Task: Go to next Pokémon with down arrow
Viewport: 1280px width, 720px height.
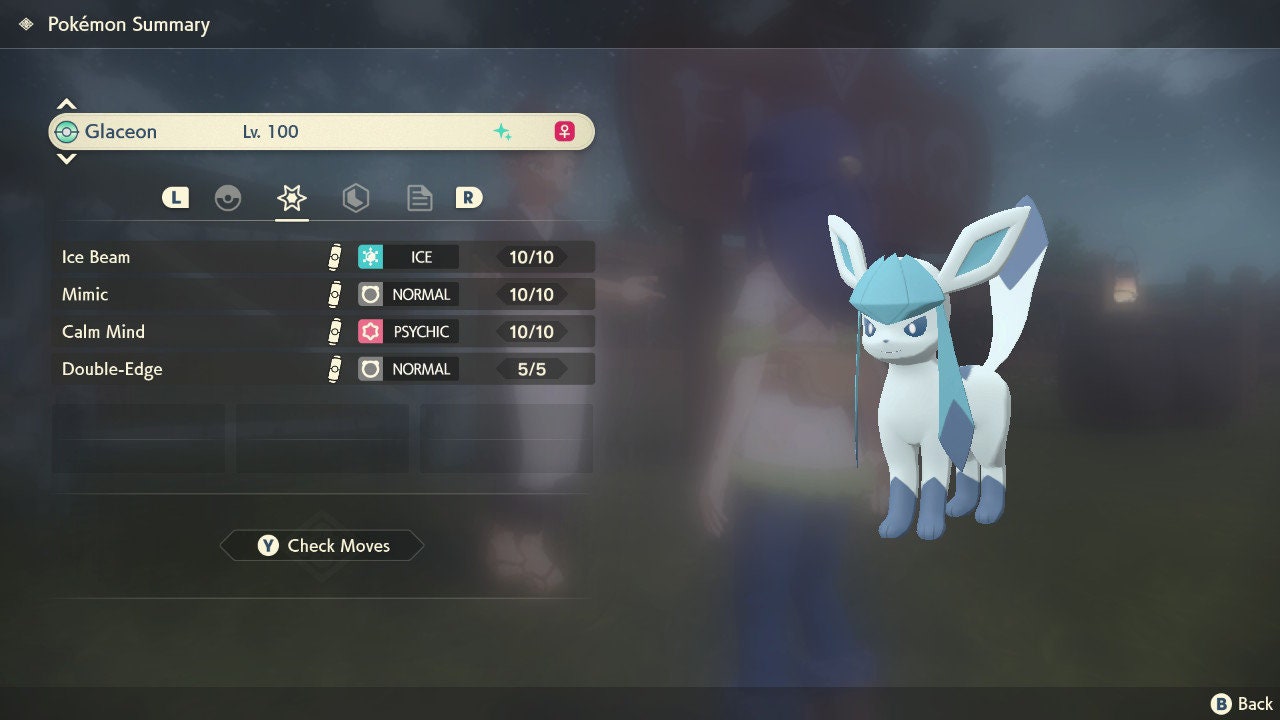Action: pos(66,158)
